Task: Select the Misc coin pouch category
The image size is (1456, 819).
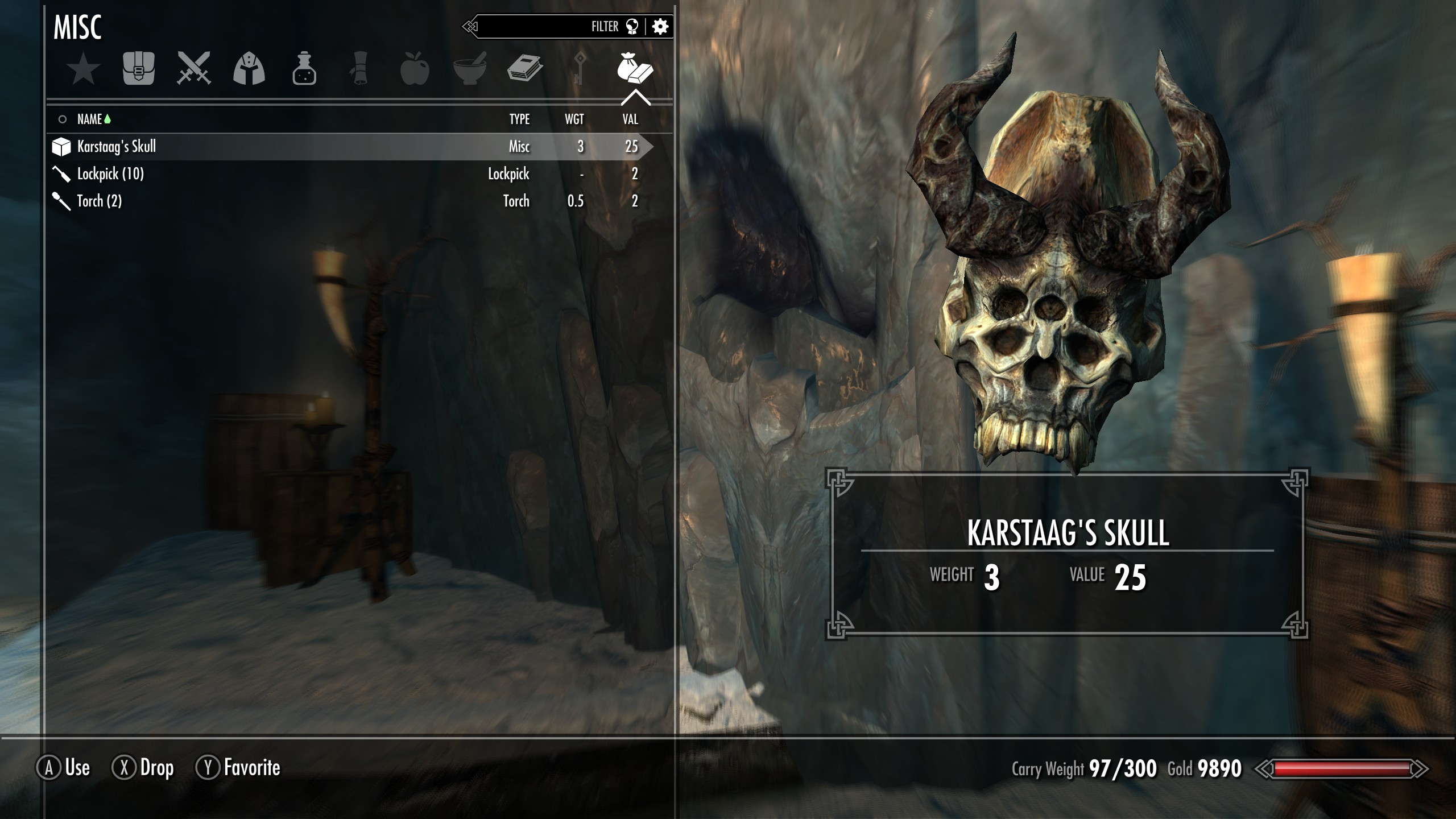Action: click(635, 69)
